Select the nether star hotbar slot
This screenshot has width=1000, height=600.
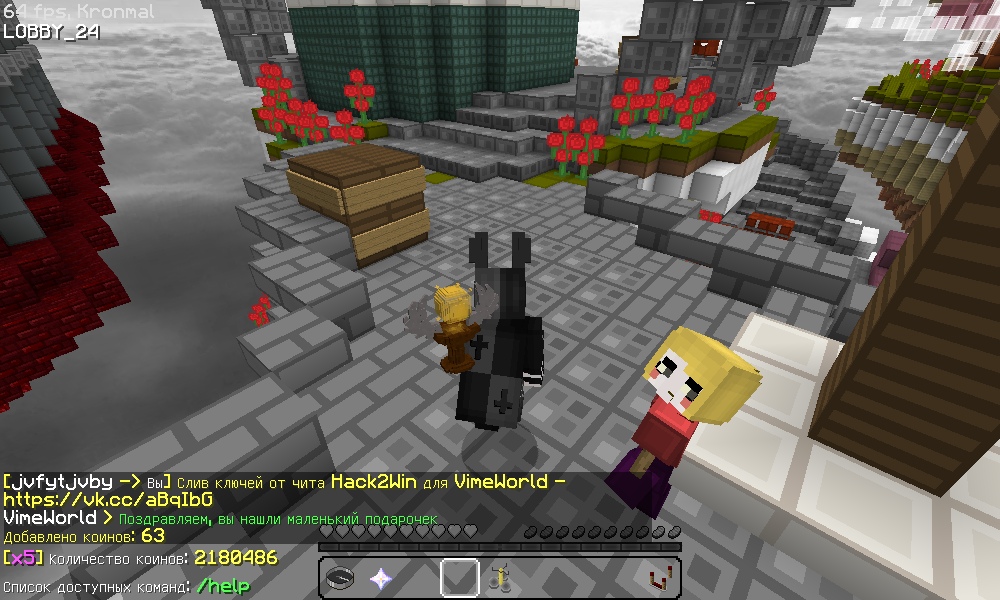point(380,578)
